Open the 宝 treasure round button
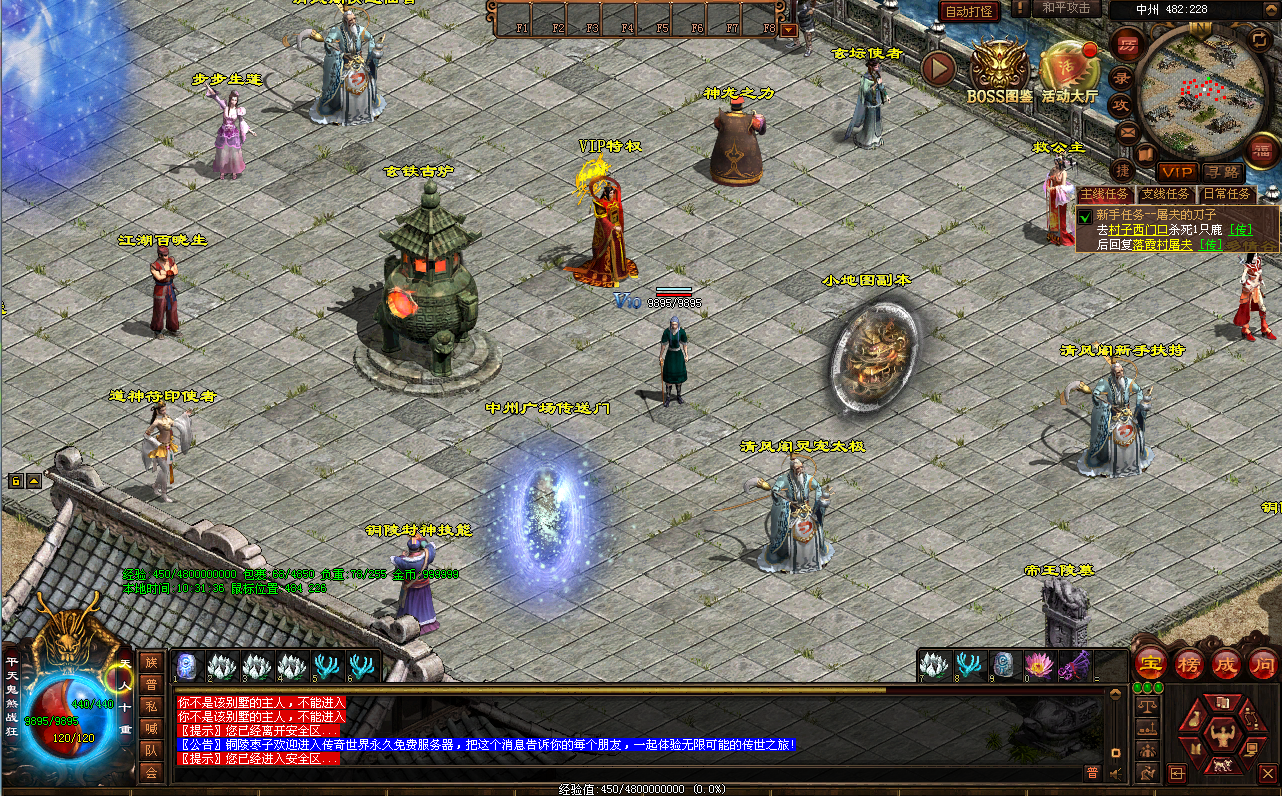Viewport: 1282px width, 796px height. click(x=1152, y=663)
